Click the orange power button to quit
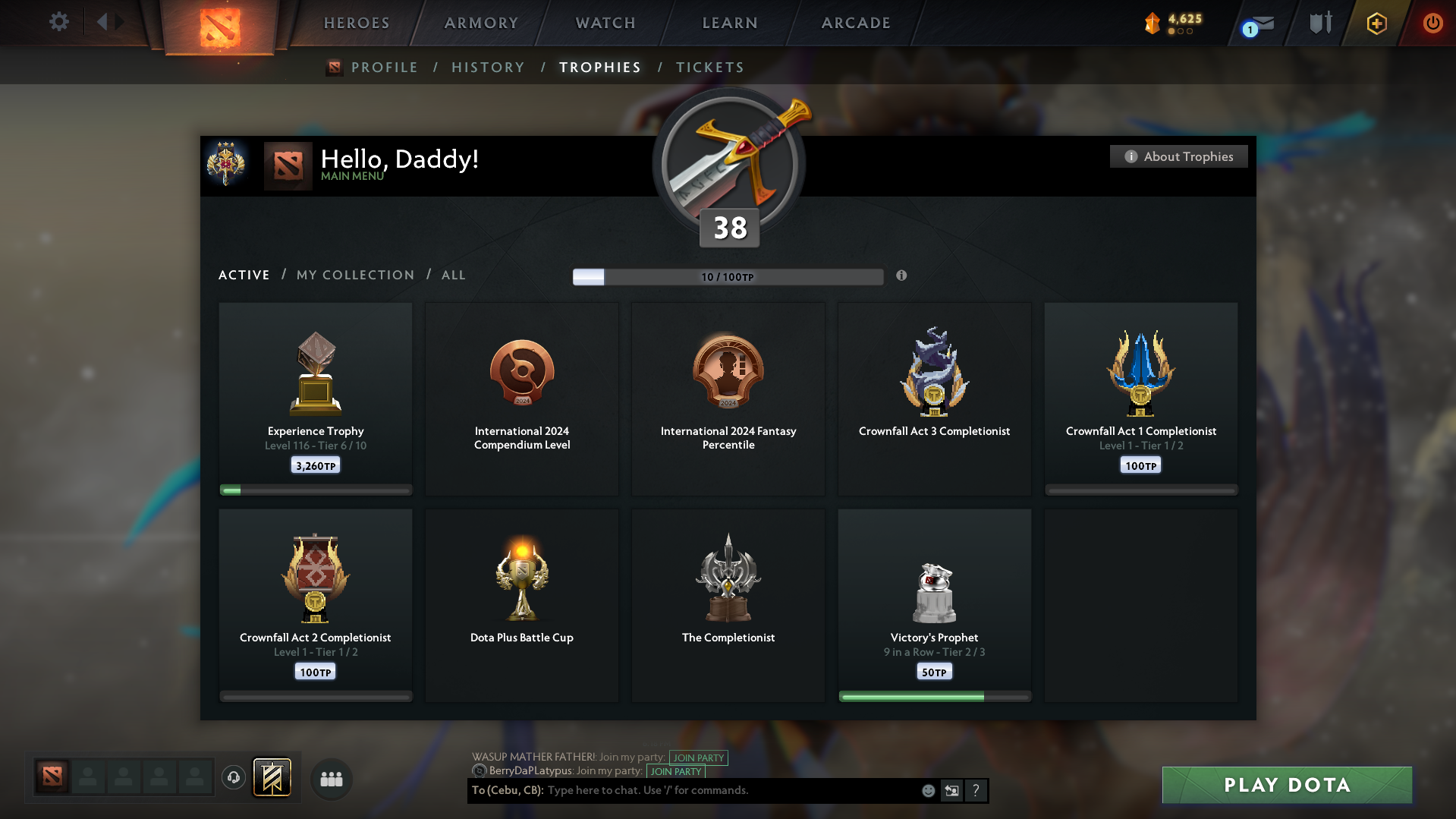Viewport: 1456px width, 819px height. (x=1432, y=24)
